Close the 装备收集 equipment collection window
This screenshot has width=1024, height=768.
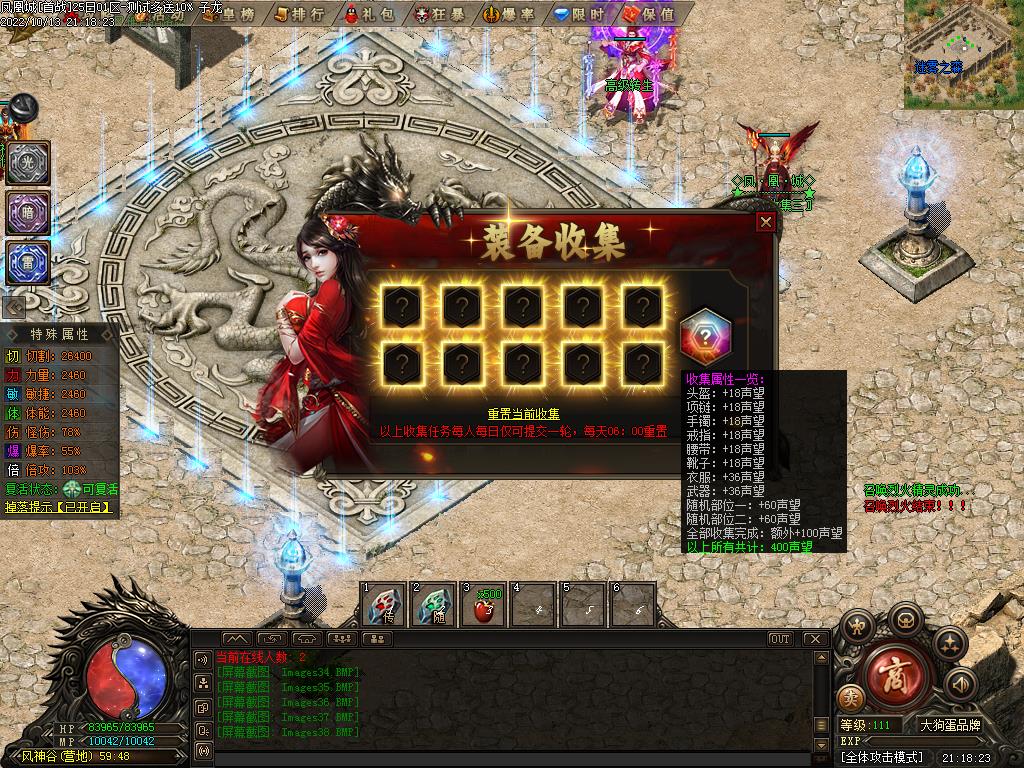[x=765, y=222]
